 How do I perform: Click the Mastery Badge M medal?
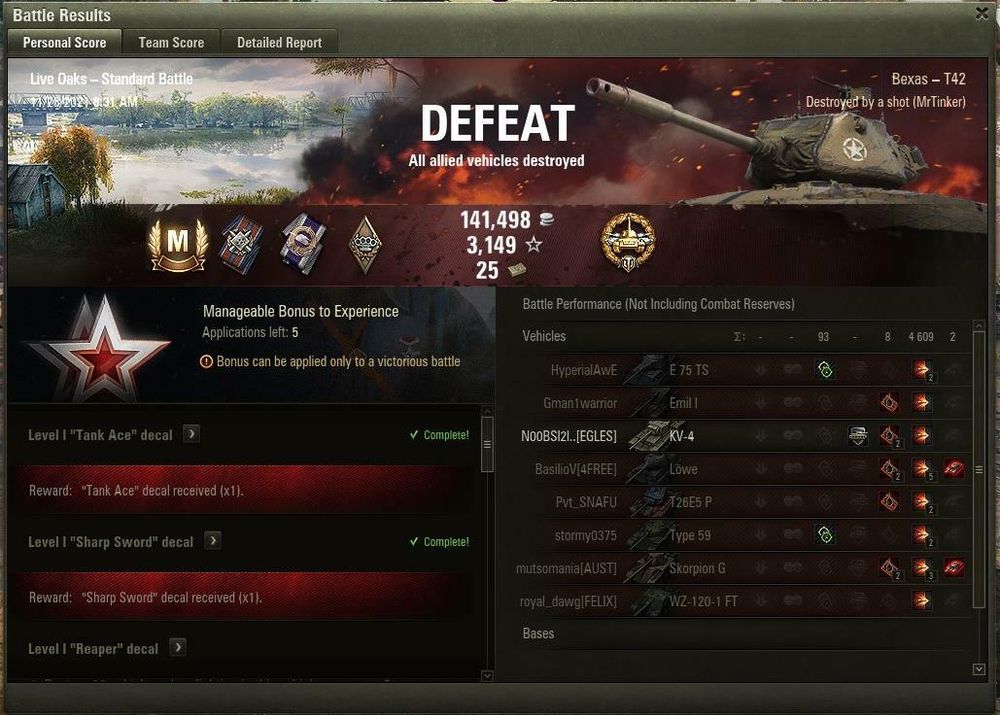tap(177, 243)
